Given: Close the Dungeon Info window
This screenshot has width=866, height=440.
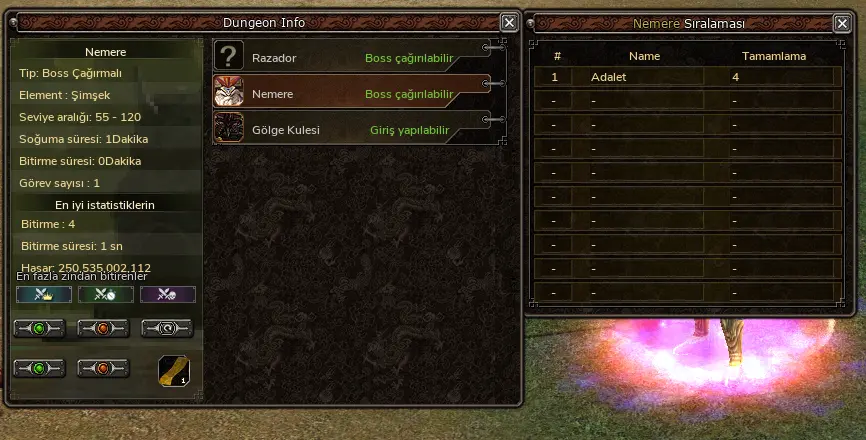Looking at the screenshot, I should [509, 22].
